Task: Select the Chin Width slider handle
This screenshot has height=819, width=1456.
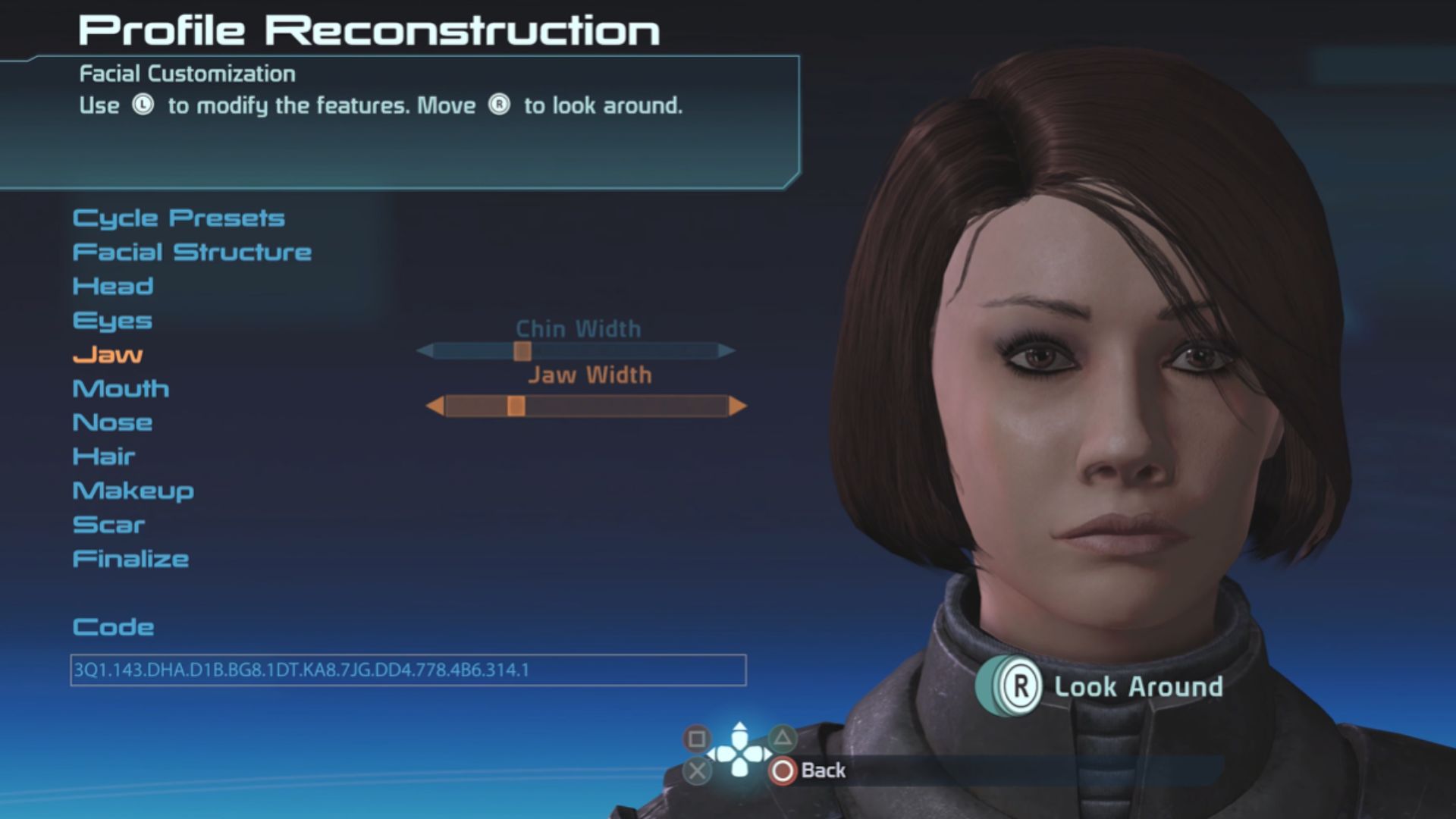Action: coord(522,352)
